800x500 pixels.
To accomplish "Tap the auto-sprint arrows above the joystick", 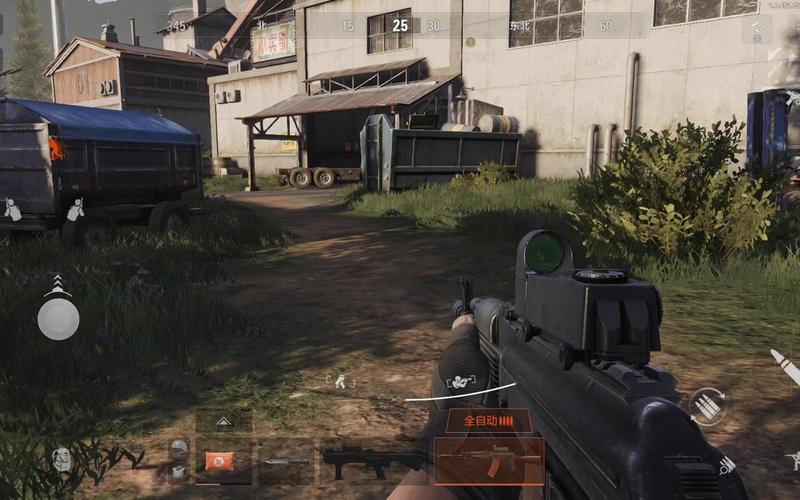I will click(58, 284).
